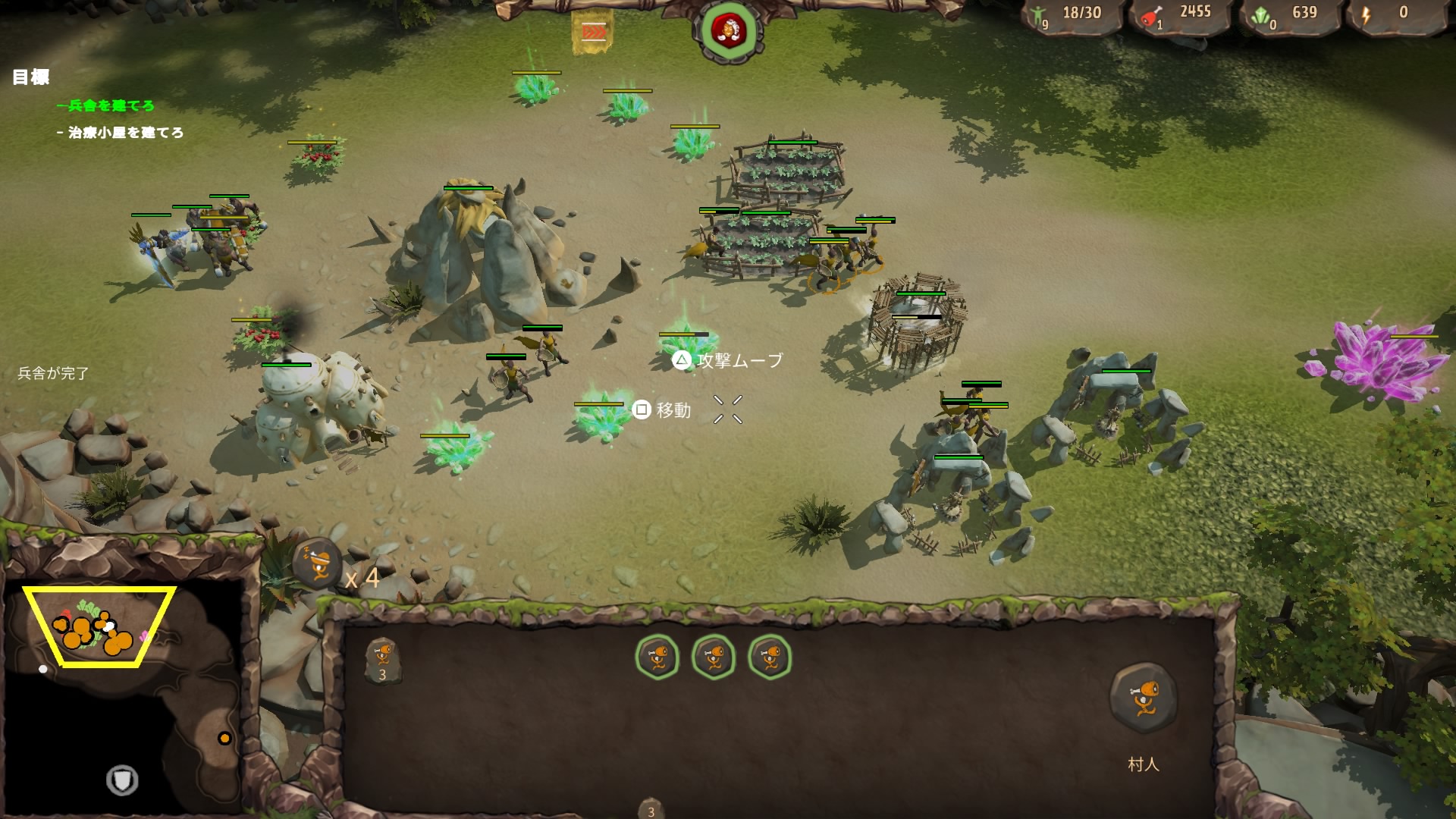The width and height of the screenshot is (1456, 819).
Task: Open the hero portrait at top center
Action: click(727, 29)
